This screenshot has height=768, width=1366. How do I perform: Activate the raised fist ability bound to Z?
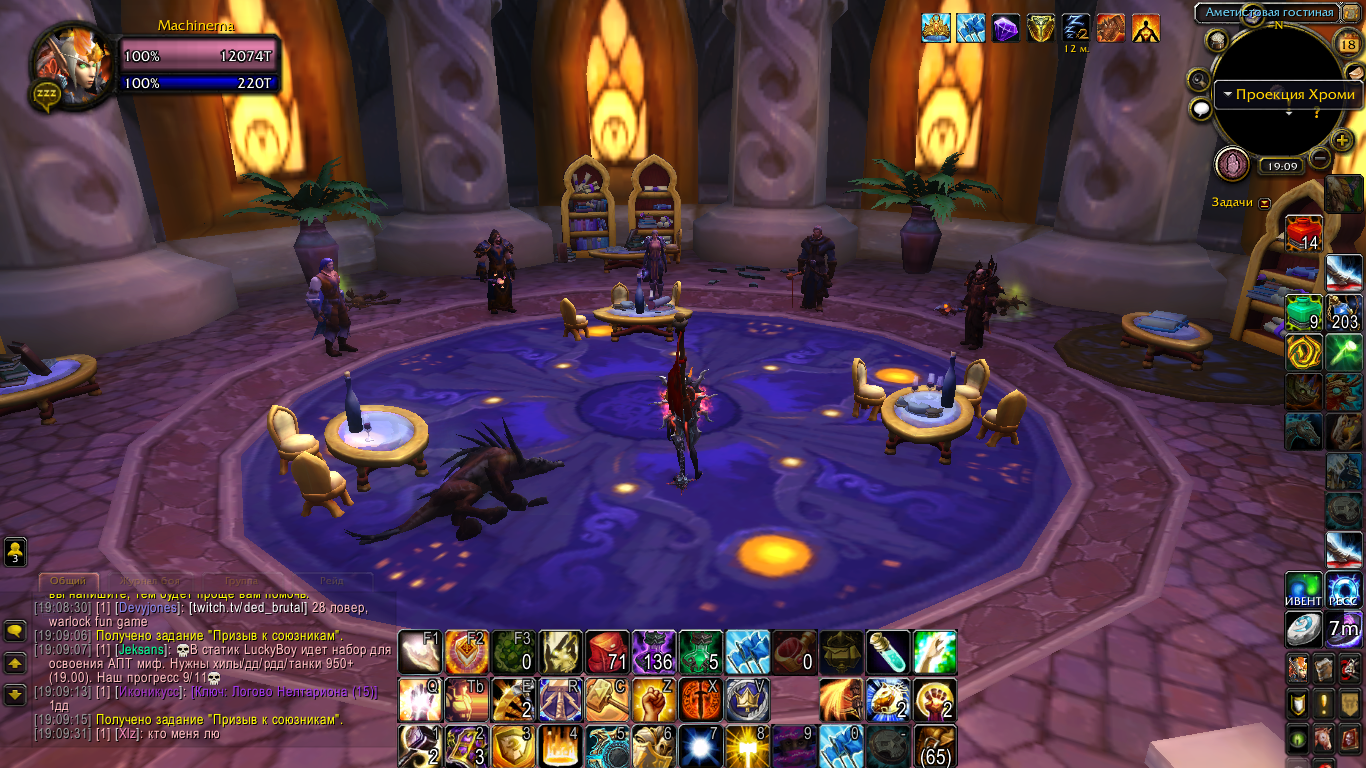click(x=653, y=699)
